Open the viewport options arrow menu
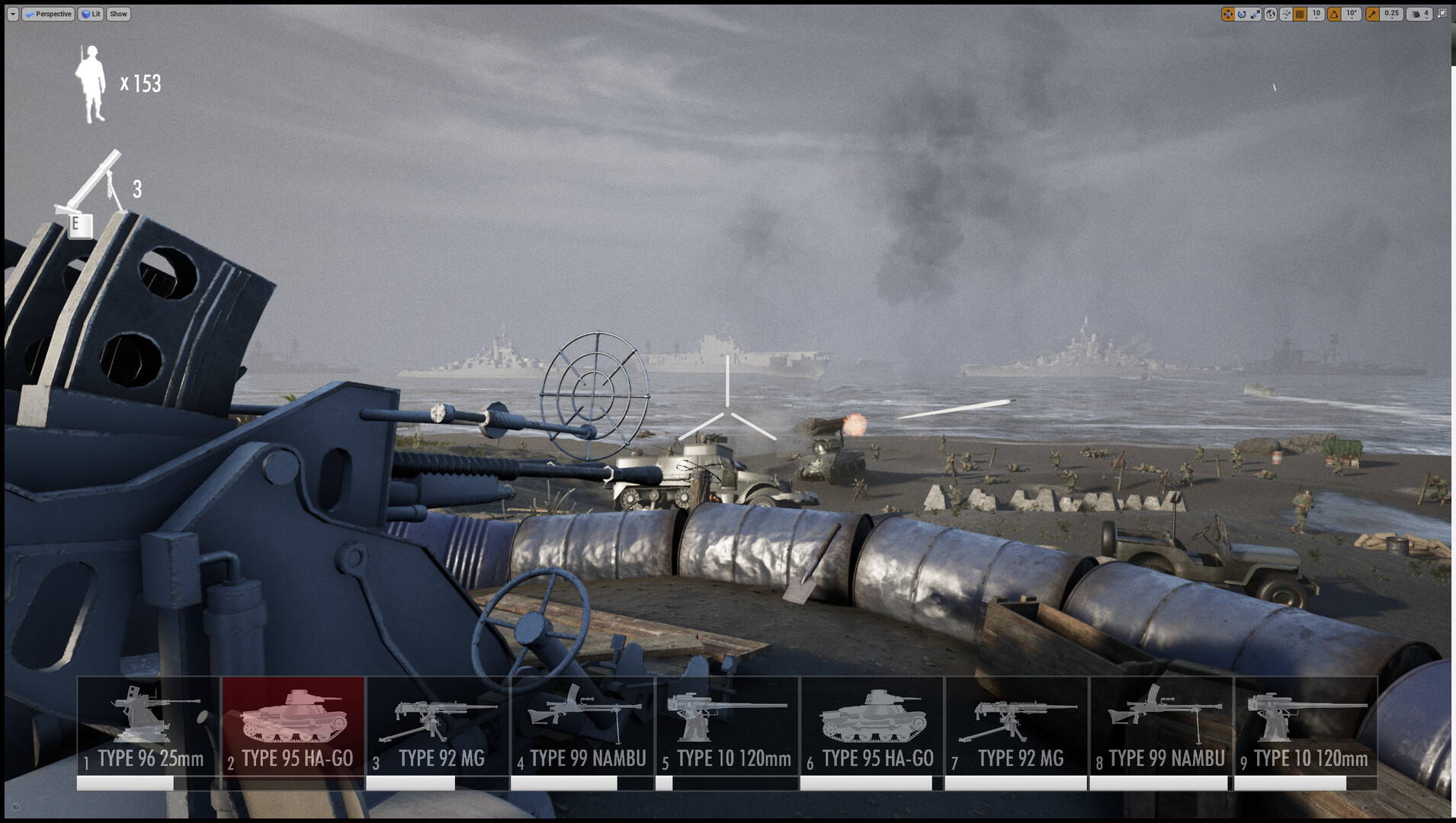The image size is (1456, 823). click(x=13, y=14)
